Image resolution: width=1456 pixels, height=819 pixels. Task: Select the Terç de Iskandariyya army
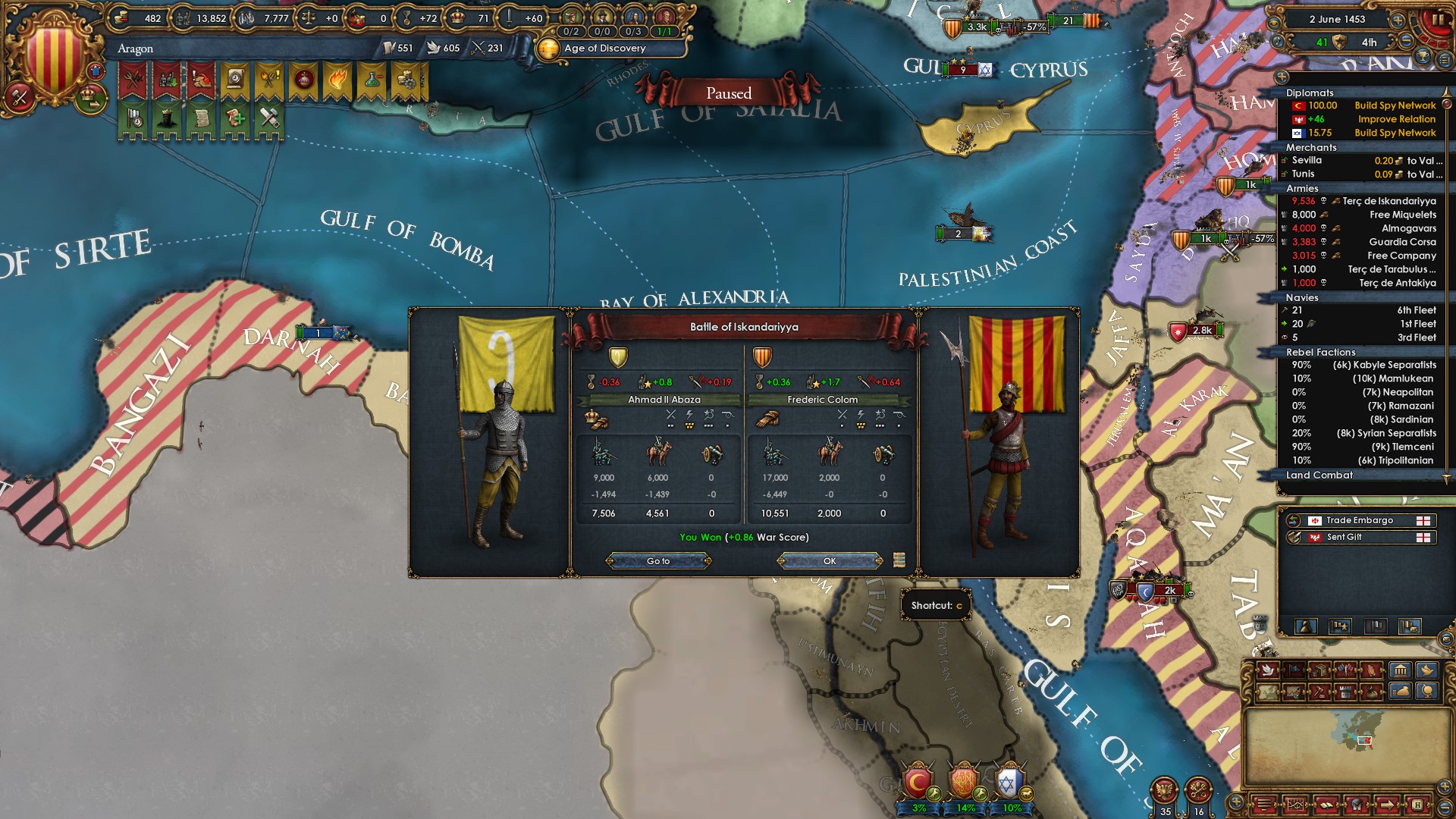tap(1389, 201)
